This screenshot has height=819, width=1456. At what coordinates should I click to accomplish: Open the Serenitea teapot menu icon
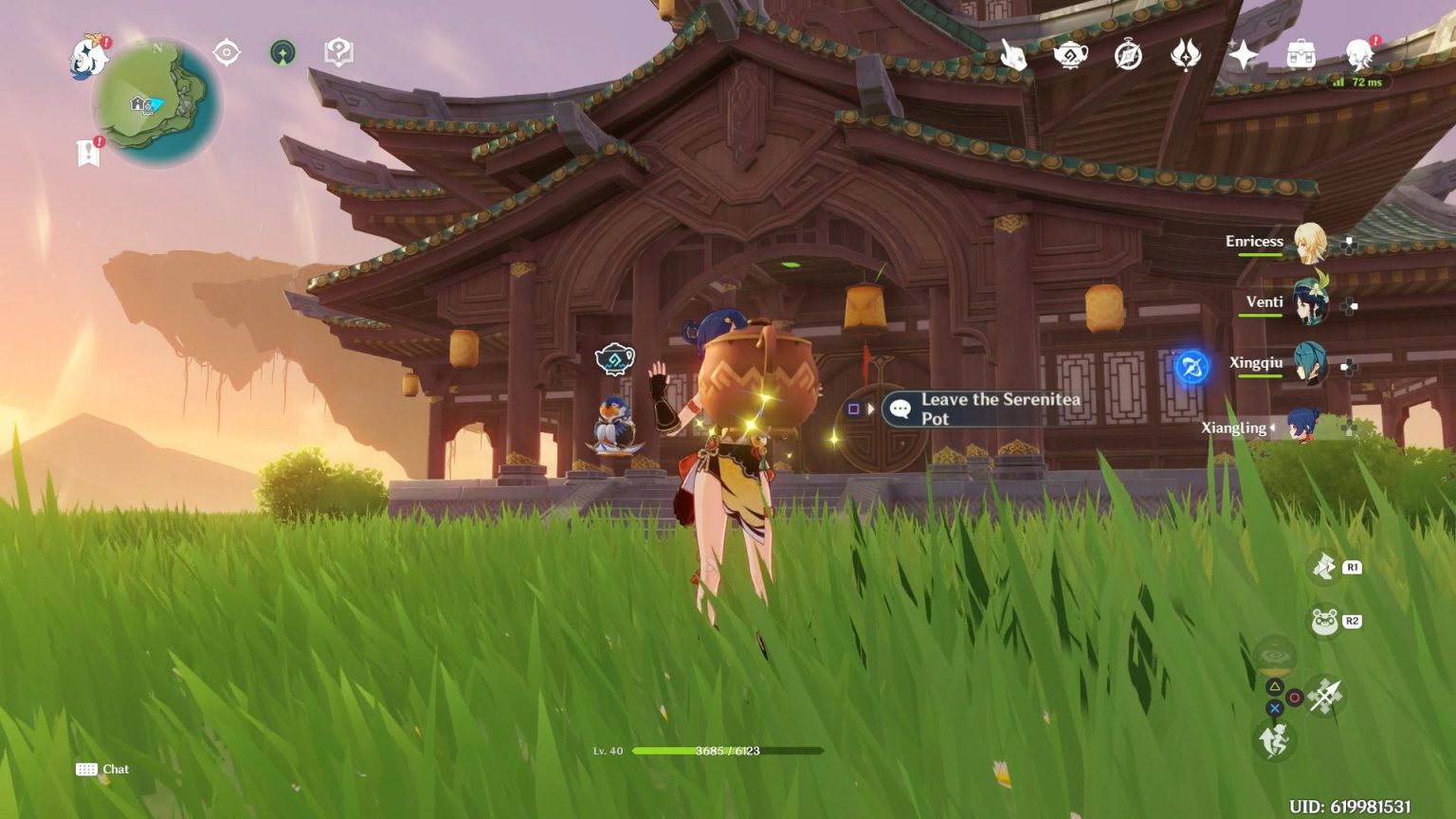click(x=1071, y=55)
